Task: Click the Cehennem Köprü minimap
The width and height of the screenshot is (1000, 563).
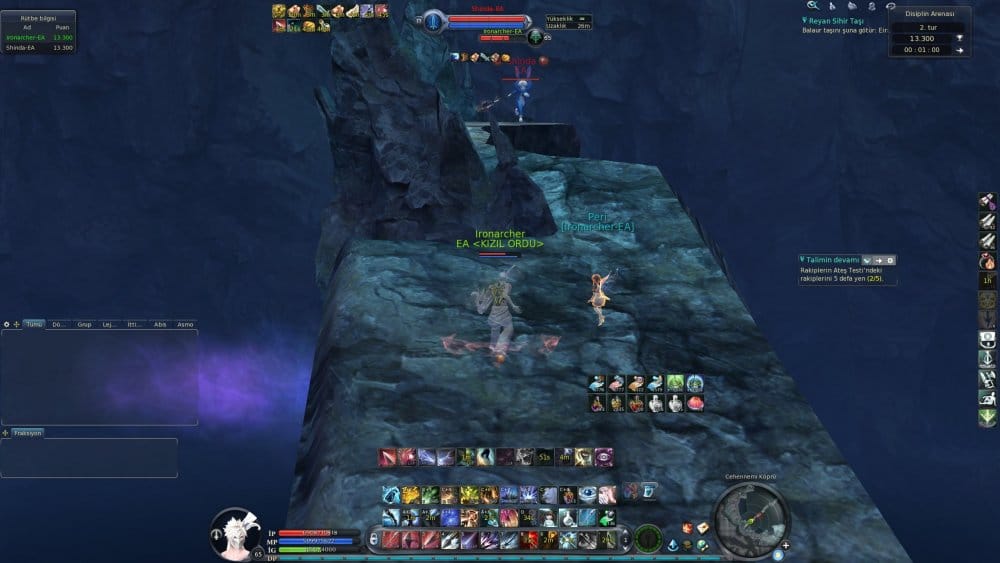Action: point(752,517)
